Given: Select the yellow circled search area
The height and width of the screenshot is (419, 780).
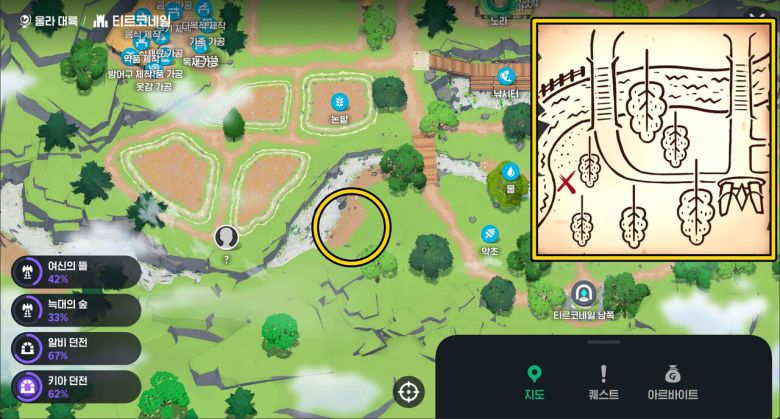Looking at the screenshot, I should (352, 228).
